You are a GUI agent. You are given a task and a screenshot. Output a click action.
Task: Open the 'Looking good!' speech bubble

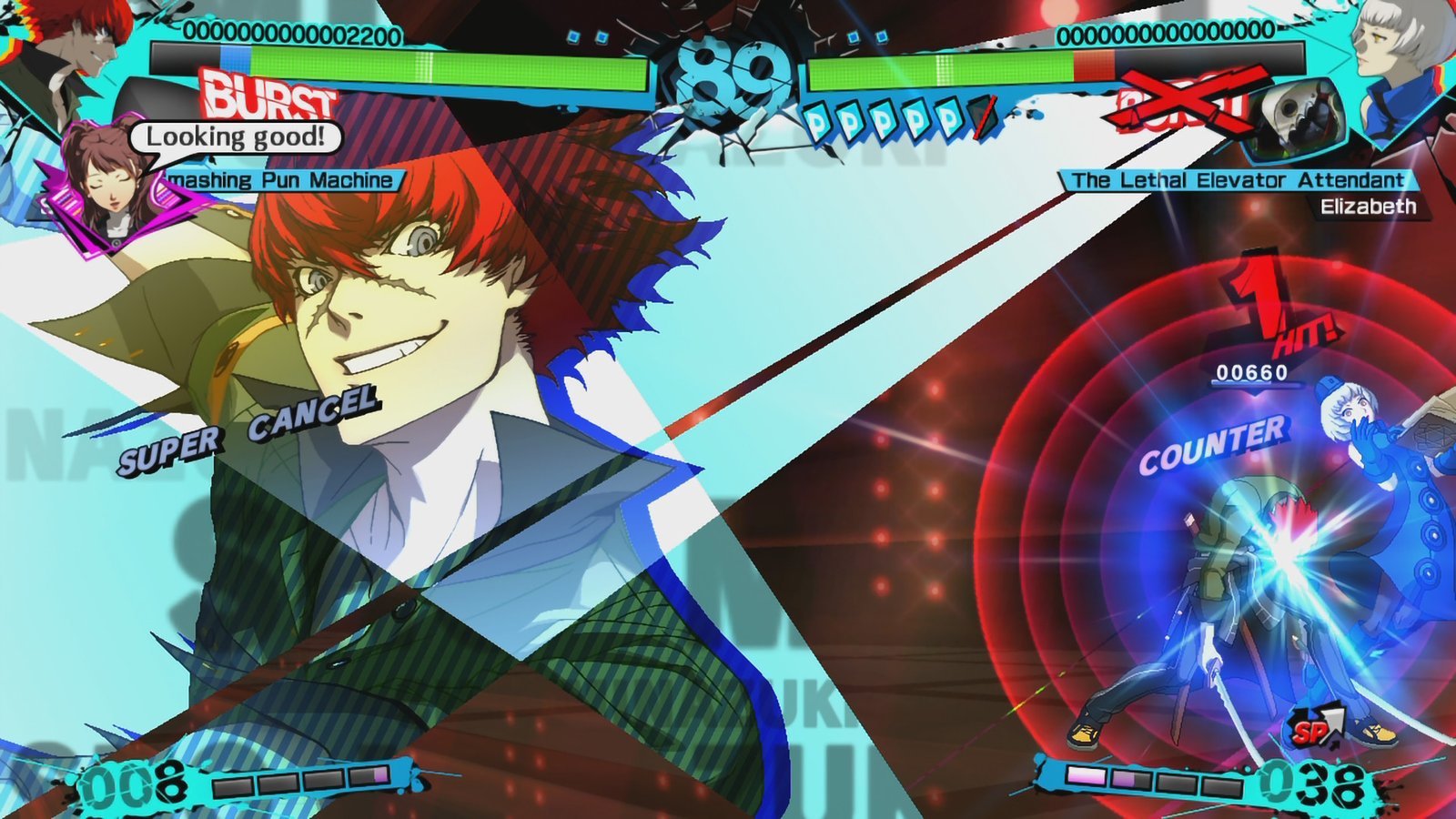tap(236, 136)
